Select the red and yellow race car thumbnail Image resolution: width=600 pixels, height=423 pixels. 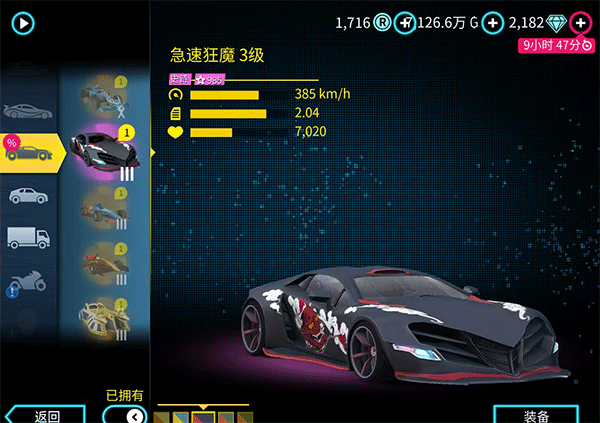pos(104,263)
